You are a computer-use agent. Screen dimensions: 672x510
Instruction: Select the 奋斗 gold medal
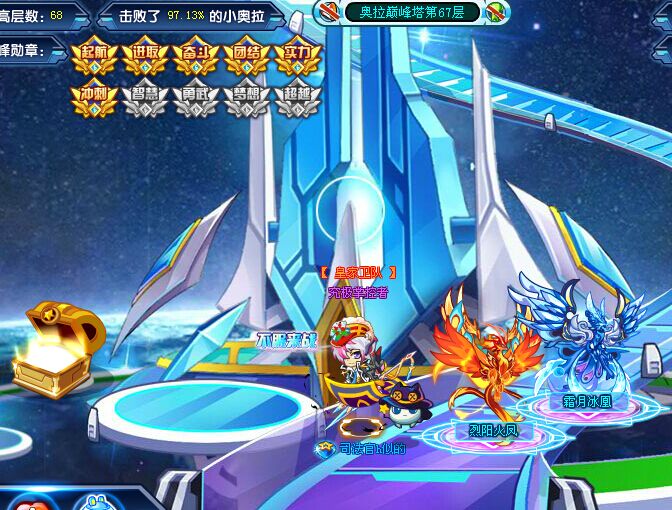point(196,55)
